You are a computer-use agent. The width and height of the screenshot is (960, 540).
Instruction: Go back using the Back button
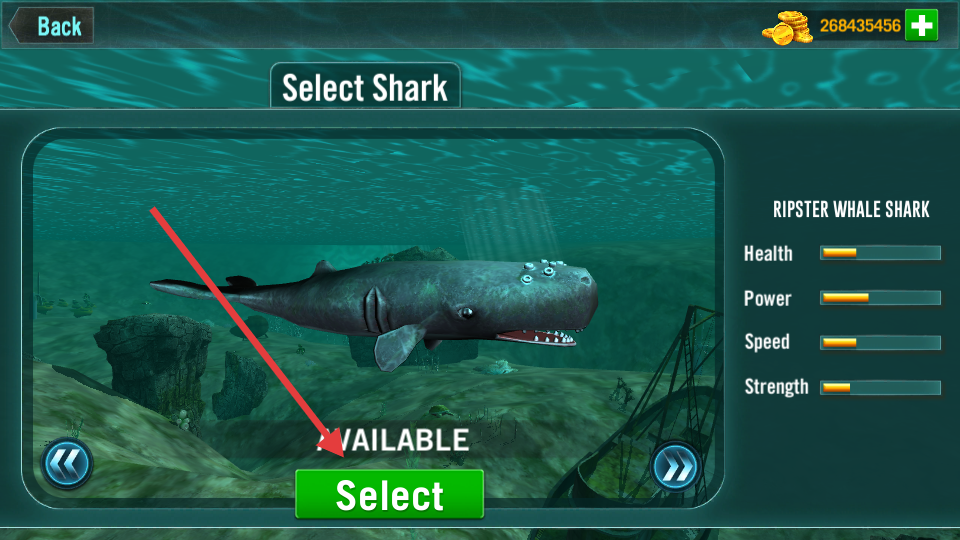coord(53,26)
